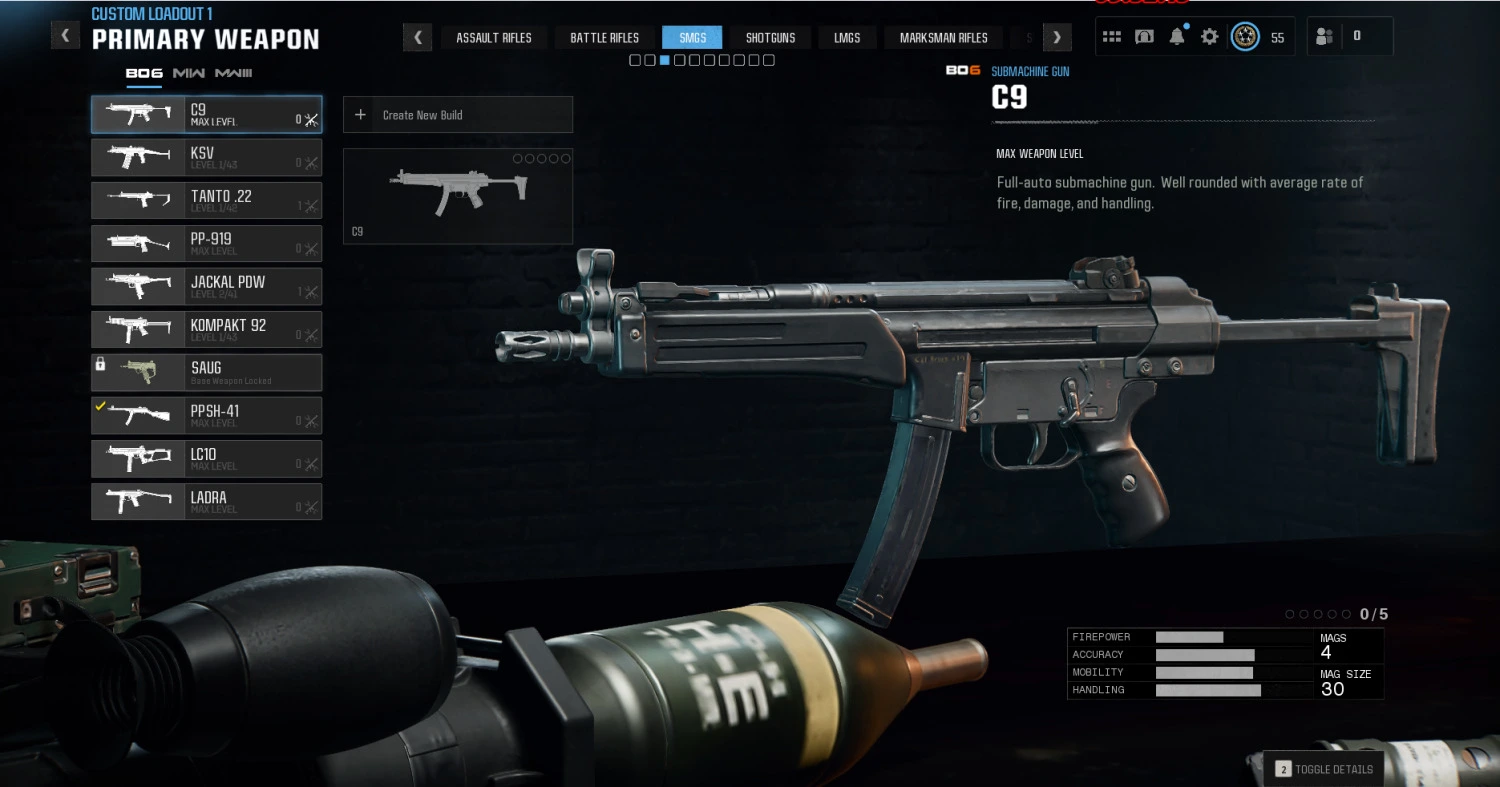Choose the LC10 submachine gun
The height and width of the screenshot is (787, 1500).
click(x=206, y=459)
